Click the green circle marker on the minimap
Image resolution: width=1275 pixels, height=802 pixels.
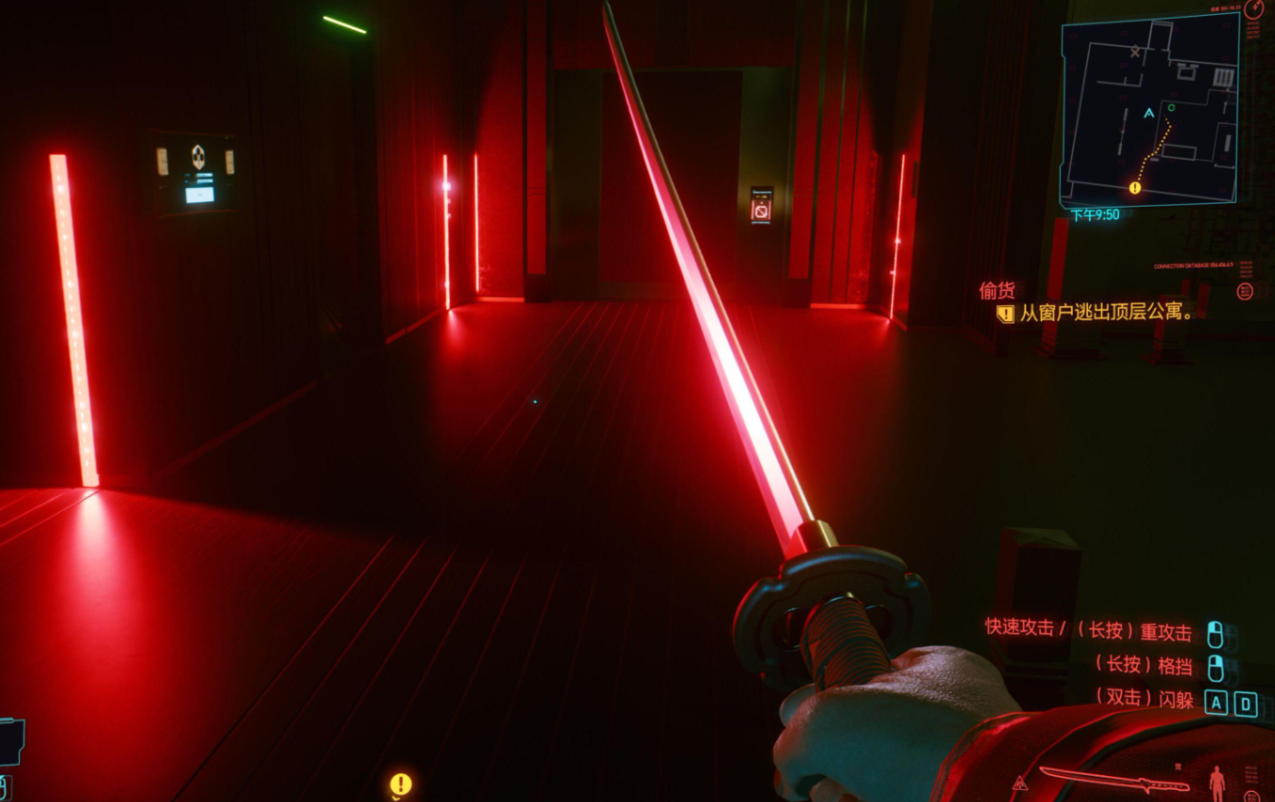tap(1171, 107)
